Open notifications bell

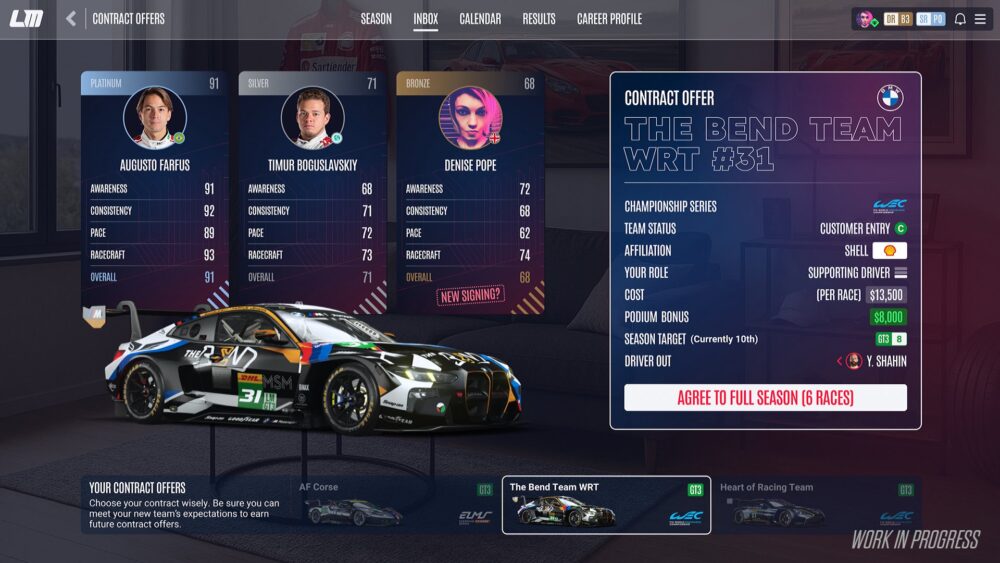pyautogui.click(x=960, y=19)
